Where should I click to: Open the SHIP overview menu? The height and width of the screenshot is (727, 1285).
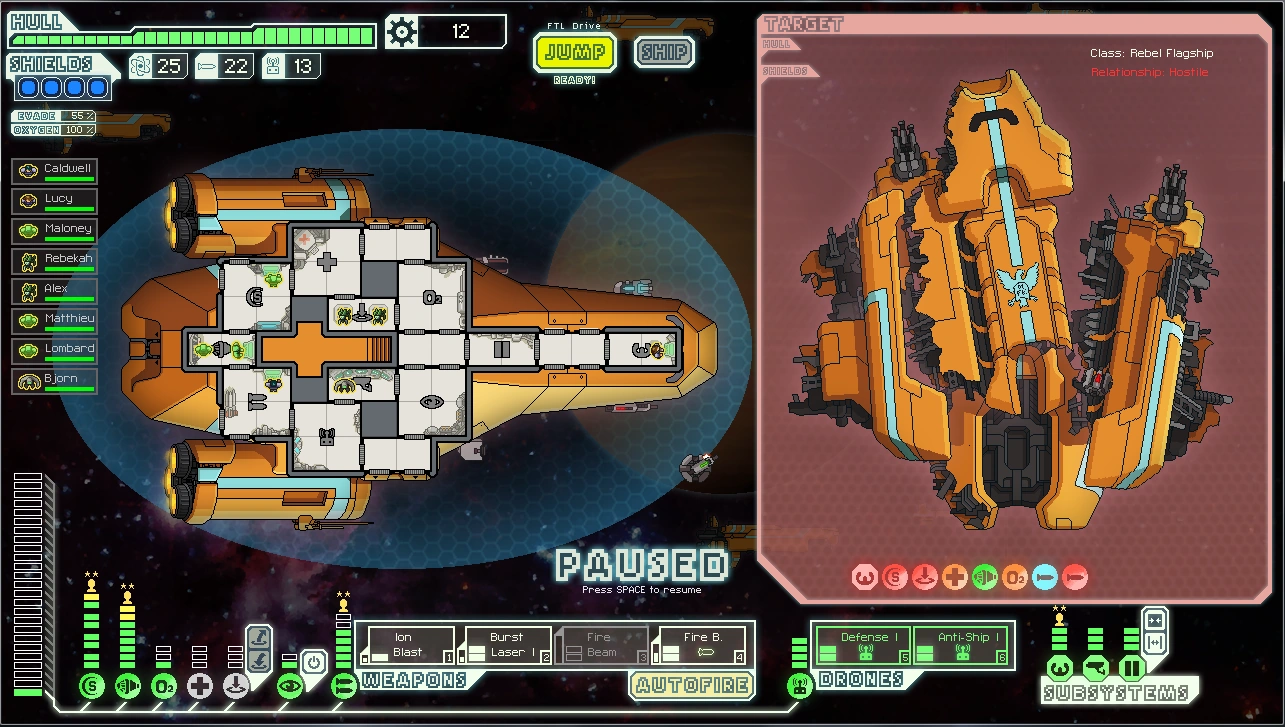pos(664,52)
